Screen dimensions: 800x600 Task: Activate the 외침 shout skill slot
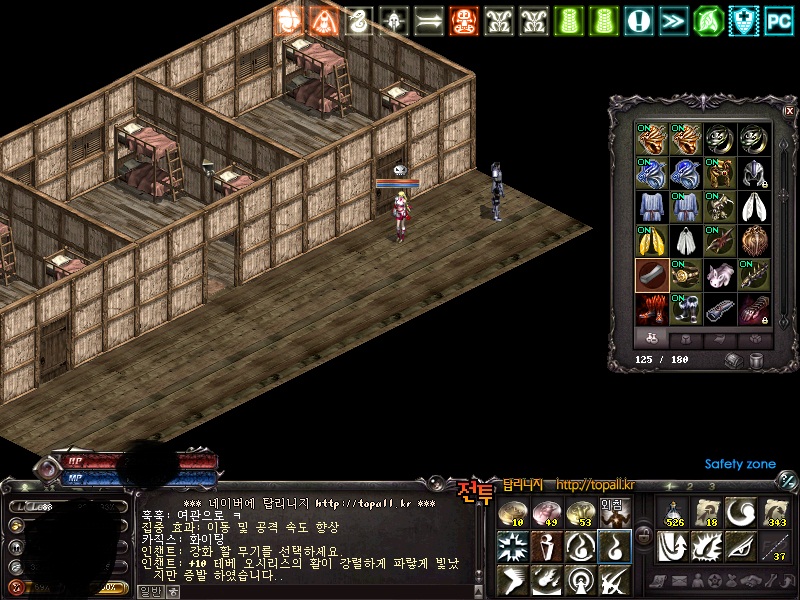coord(613,512)
